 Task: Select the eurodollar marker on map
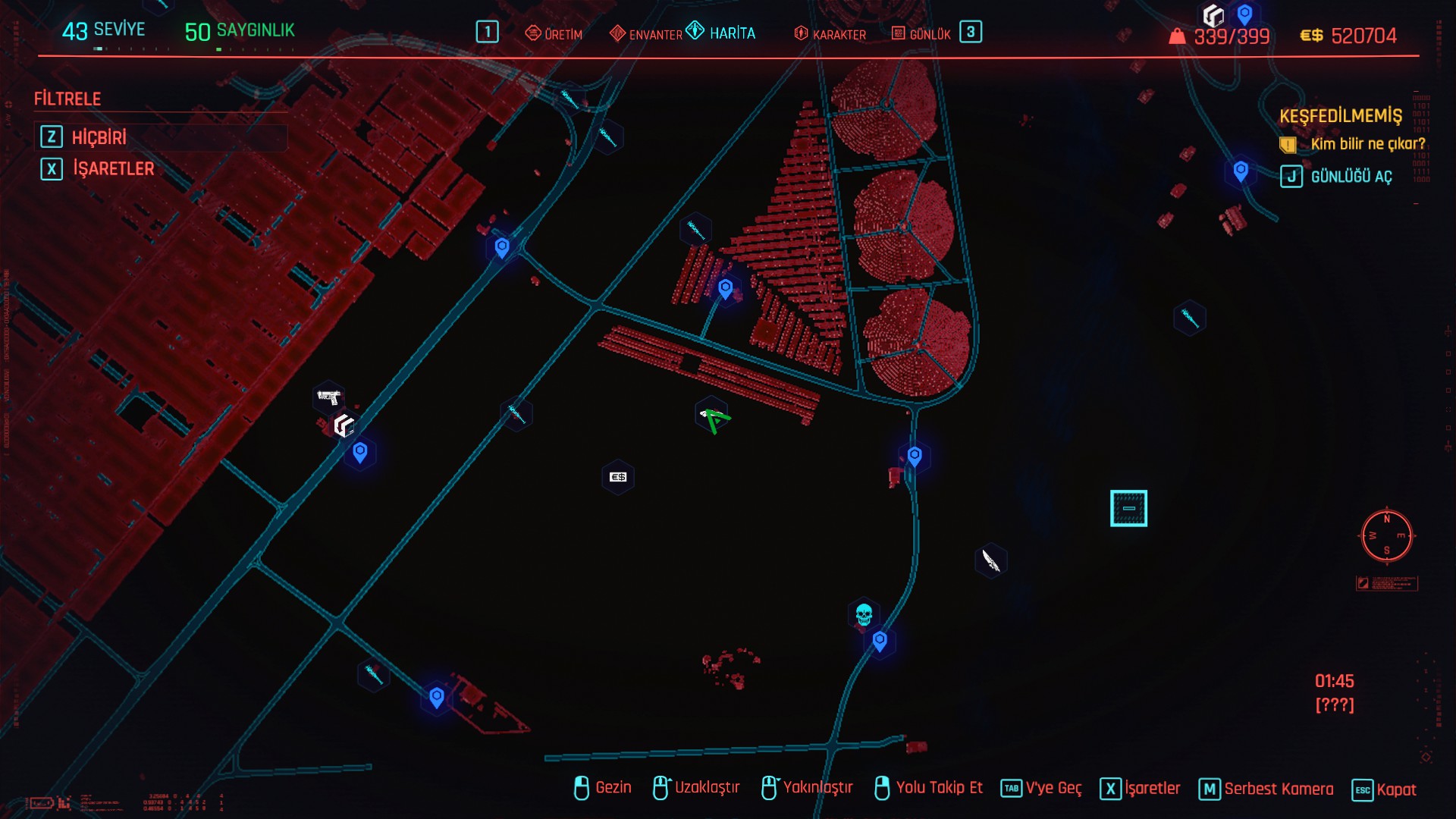(x=618, y=477)
